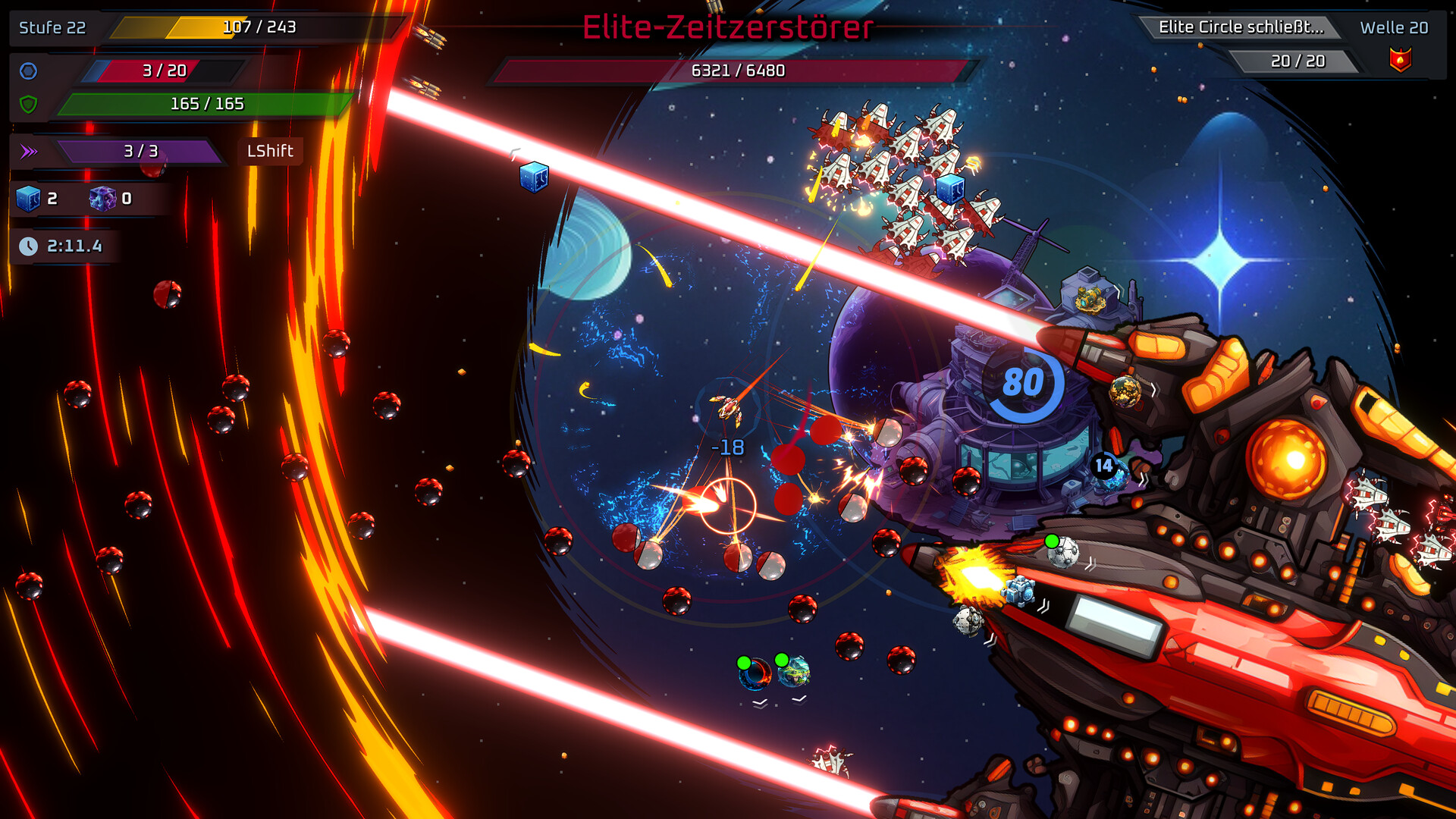Click the purple dash arrows icon
Viewport: 1456px width, 819px height.
coord(29,152)
